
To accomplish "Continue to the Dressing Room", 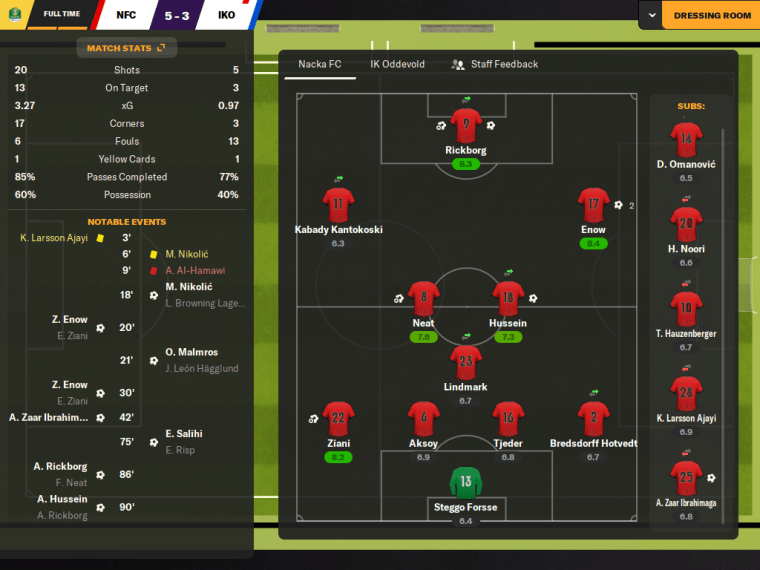I will [x=712, y=16].
